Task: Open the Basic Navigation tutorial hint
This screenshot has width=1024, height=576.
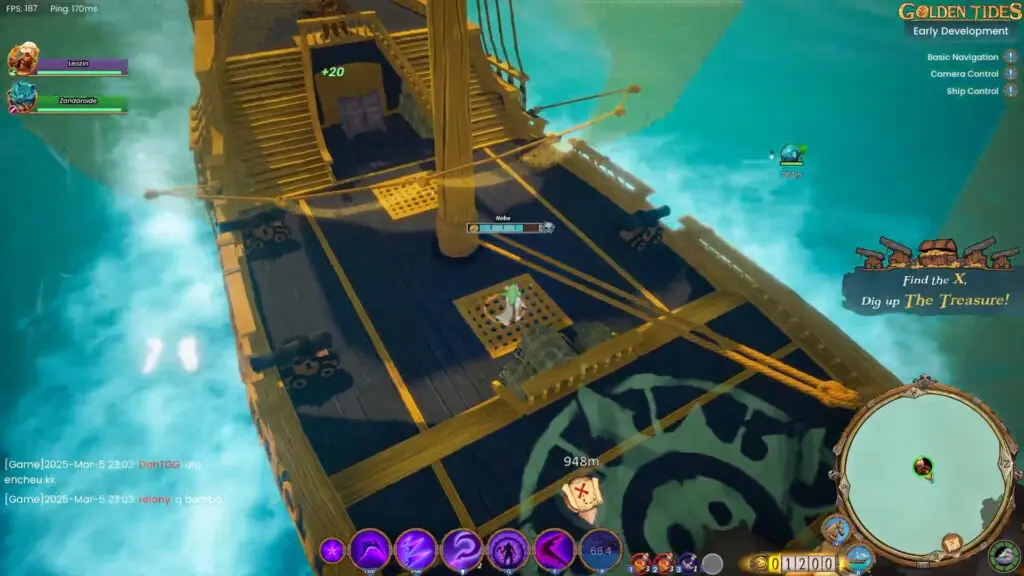Action: pos(1010,58)
